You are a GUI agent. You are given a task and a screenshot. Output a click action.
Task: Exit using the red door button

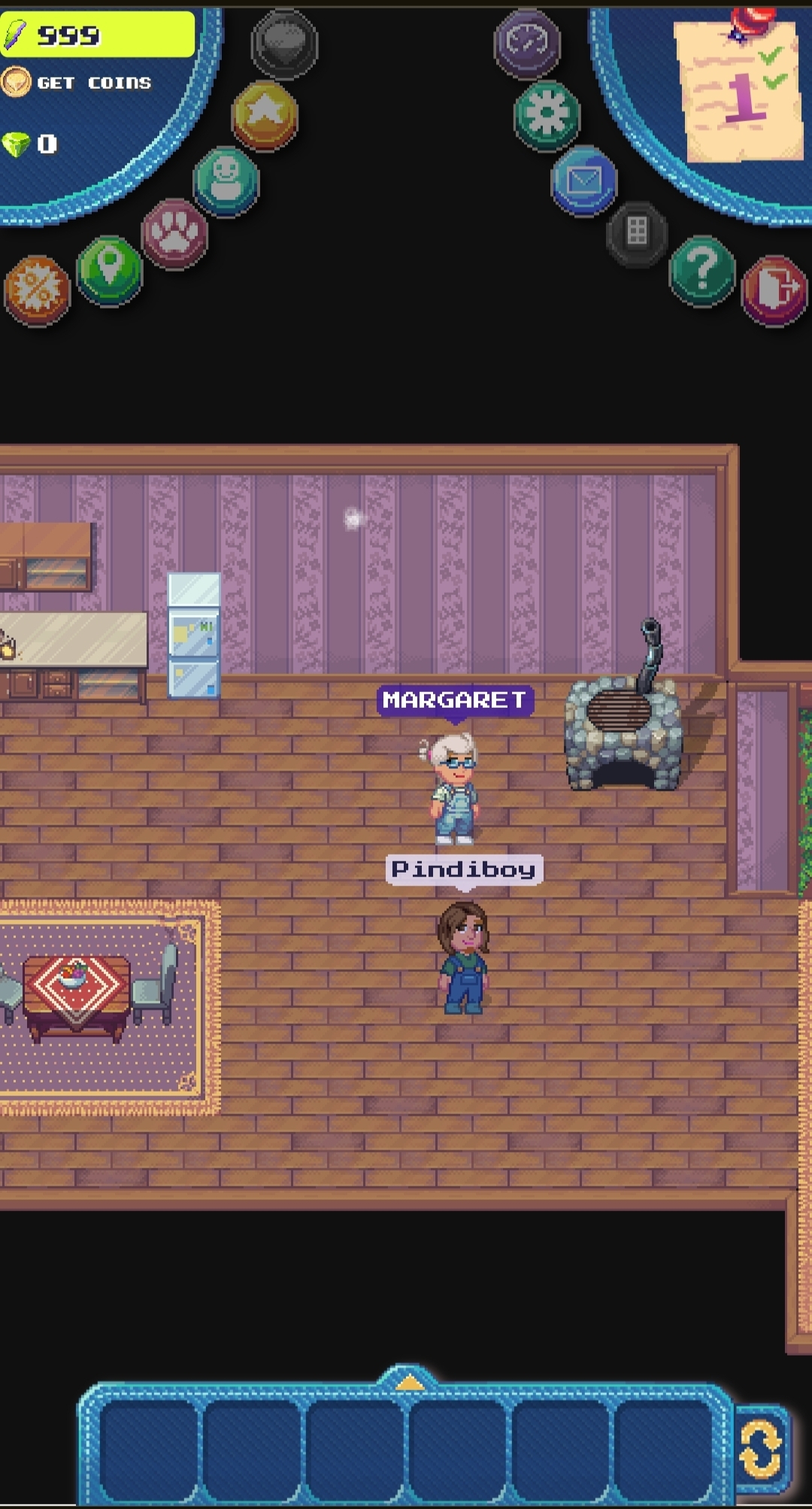[774, 290]
